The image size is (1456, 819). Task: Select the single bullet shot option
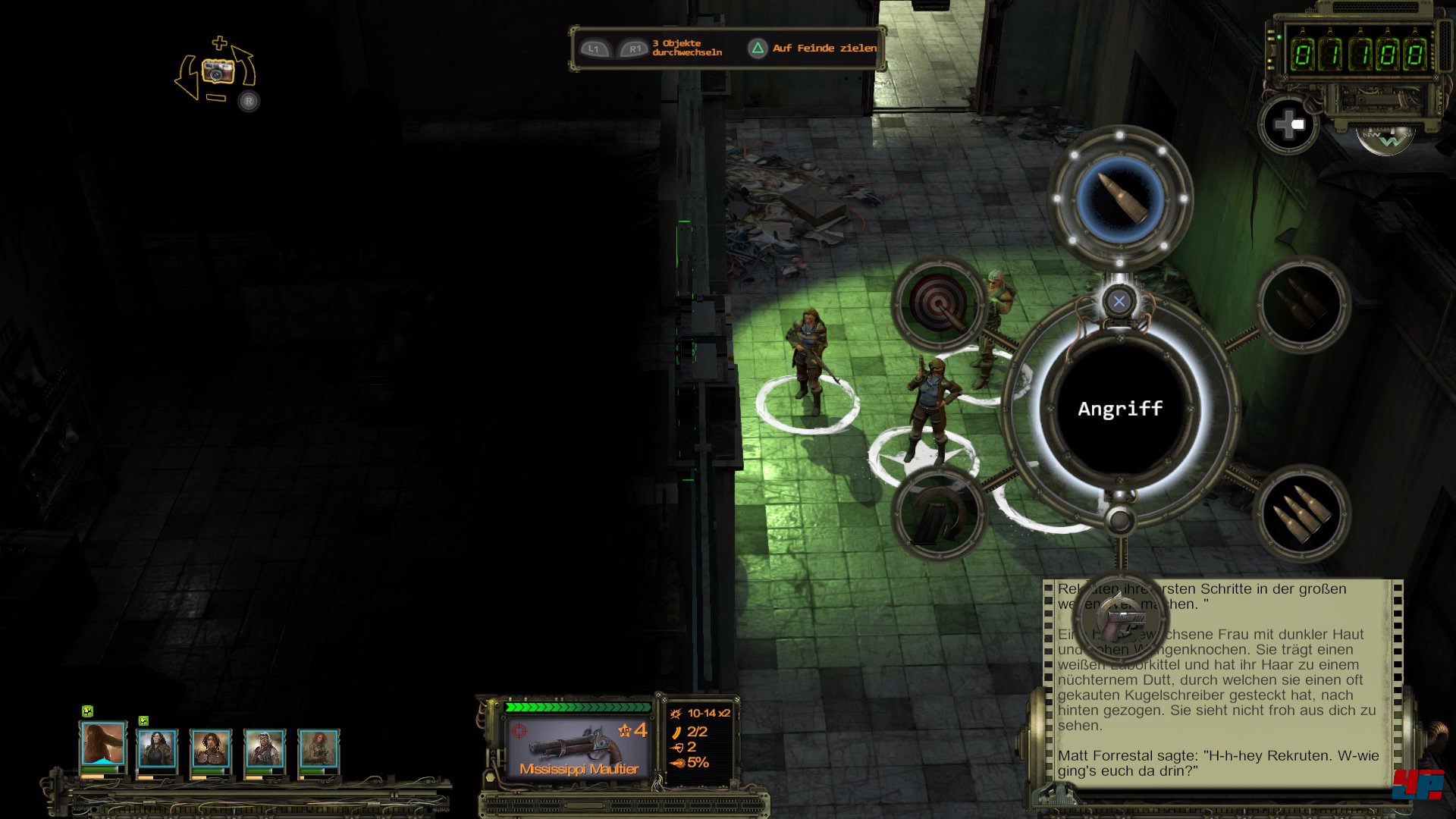pos(1120,198)
